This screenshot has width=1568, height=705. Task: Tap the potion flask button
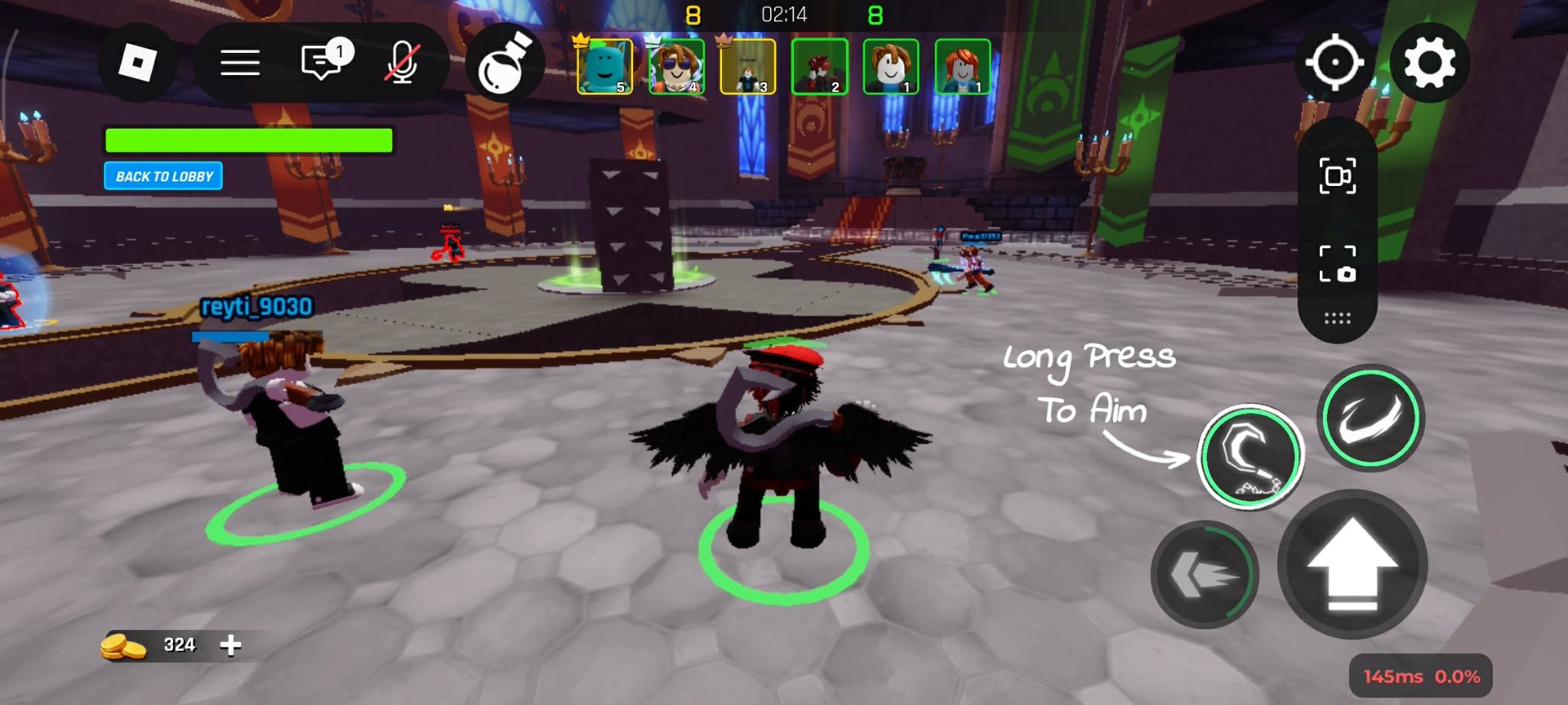click(x=505, y=64)
